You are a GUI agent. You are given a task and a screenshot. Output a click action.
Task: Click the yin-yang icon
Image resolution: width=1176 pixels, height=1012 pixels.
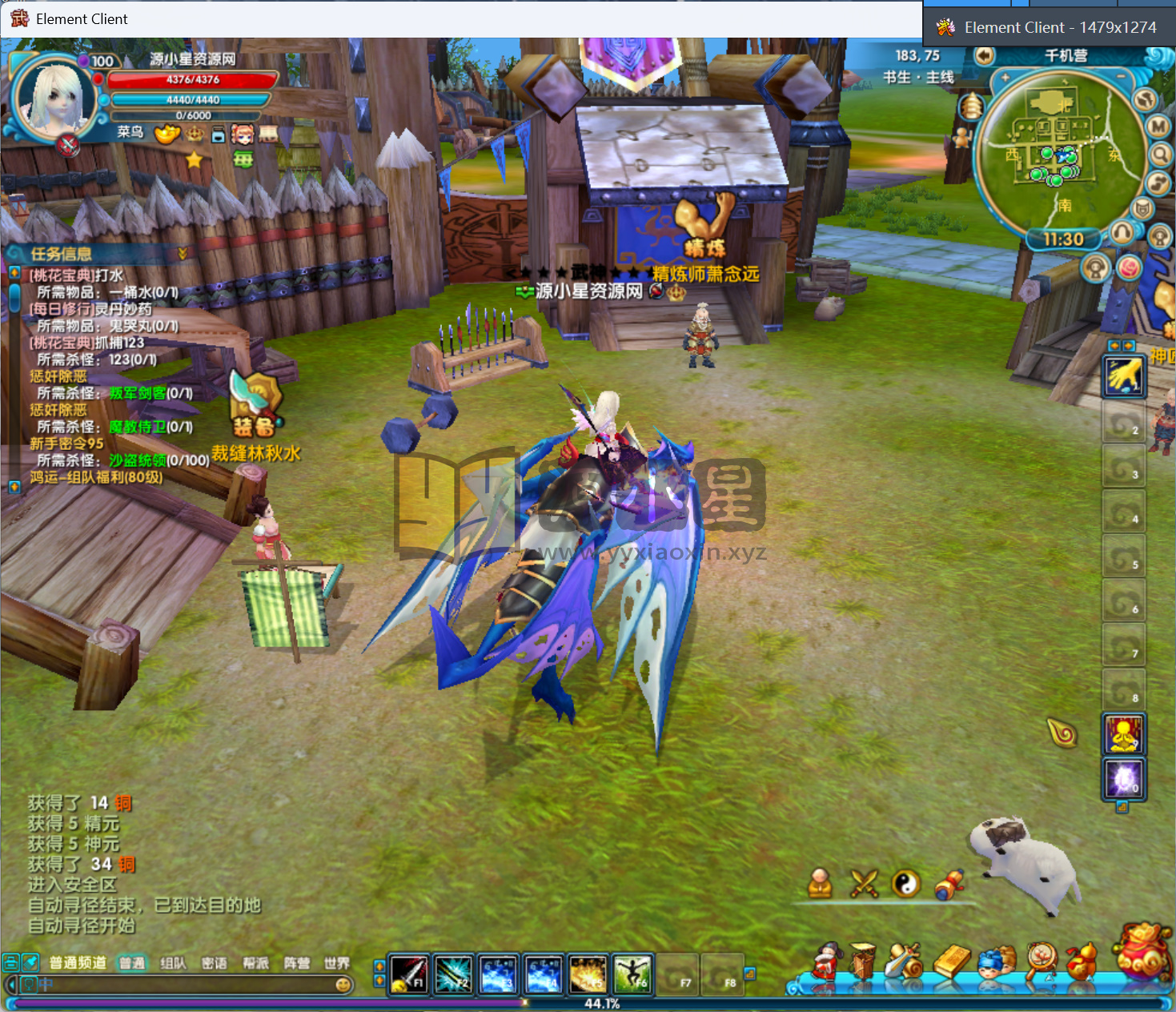(905, 884)
